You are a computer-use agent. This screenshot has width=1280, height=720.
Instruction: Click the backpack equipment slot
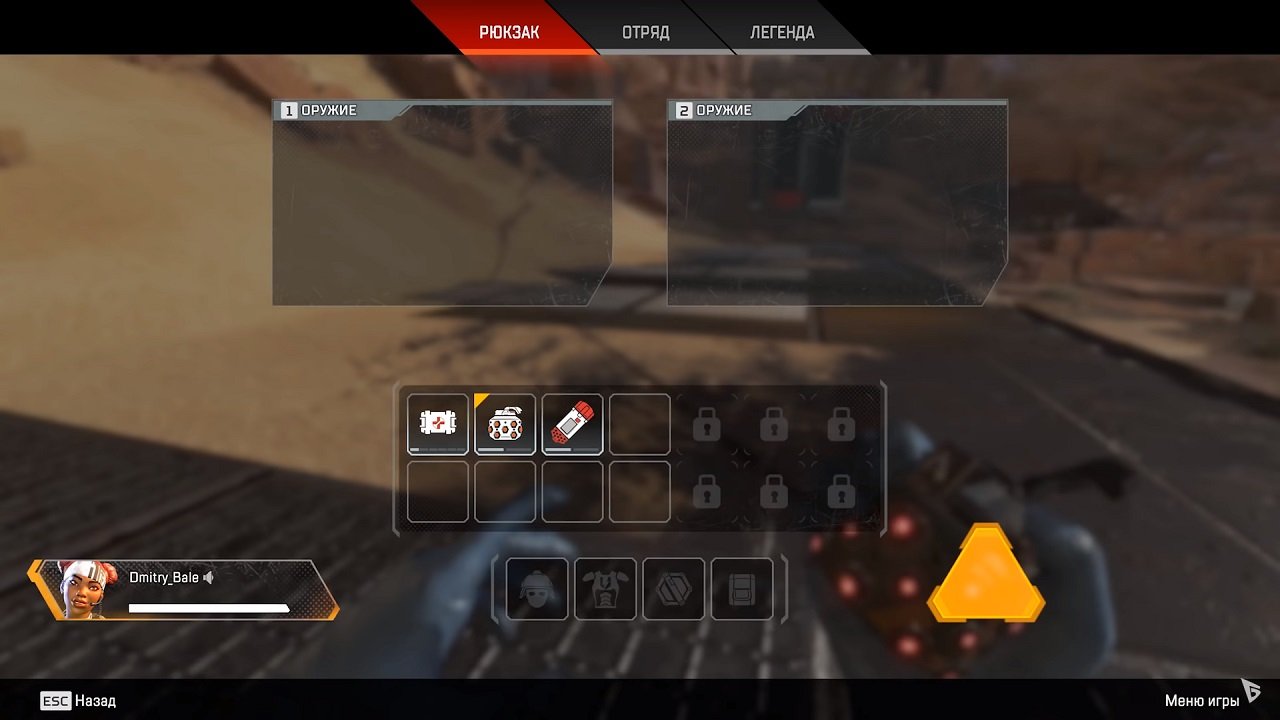coord(741,589)
